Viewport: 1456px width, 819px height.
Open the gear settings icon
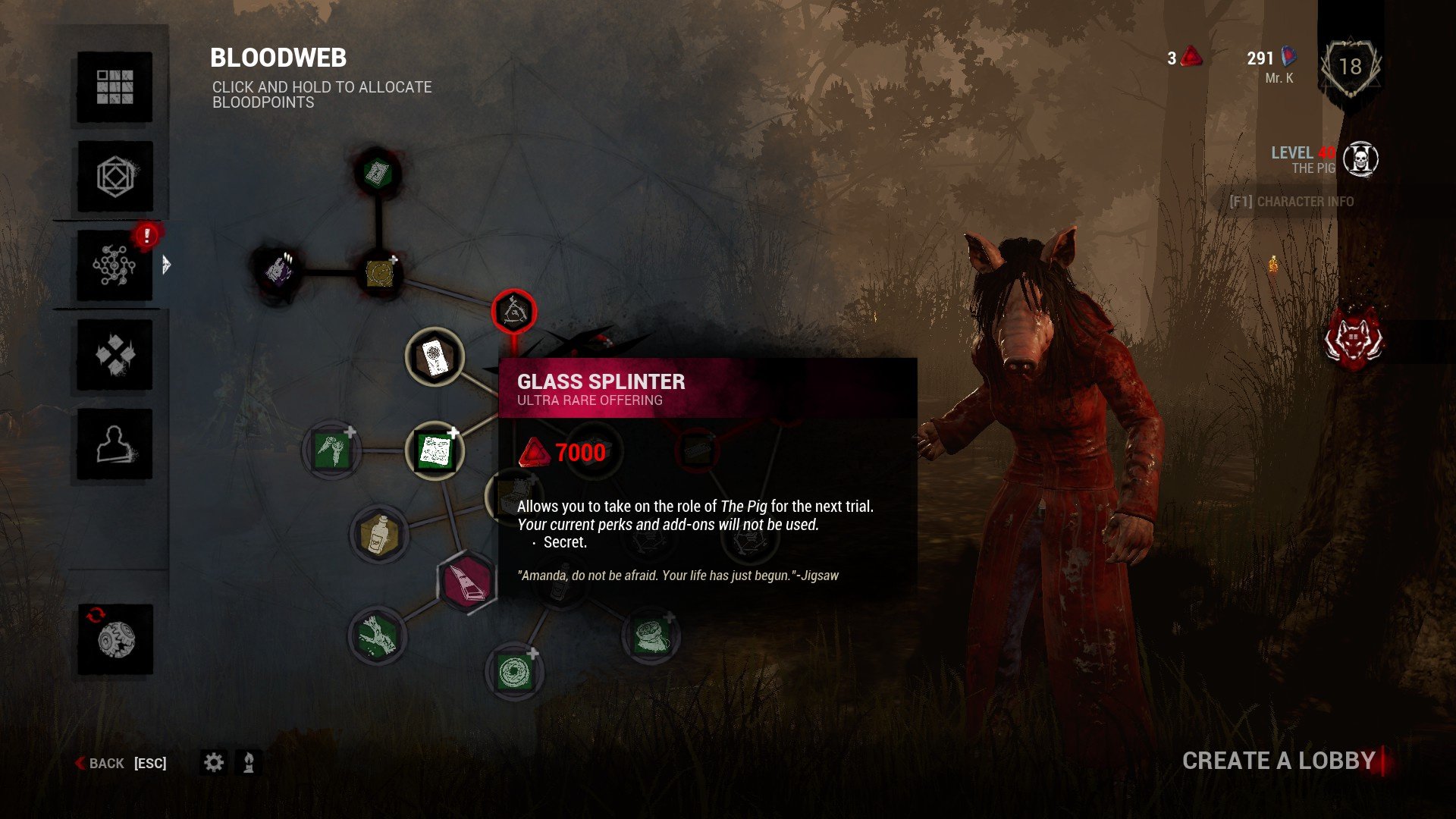(x=214, y=762)
